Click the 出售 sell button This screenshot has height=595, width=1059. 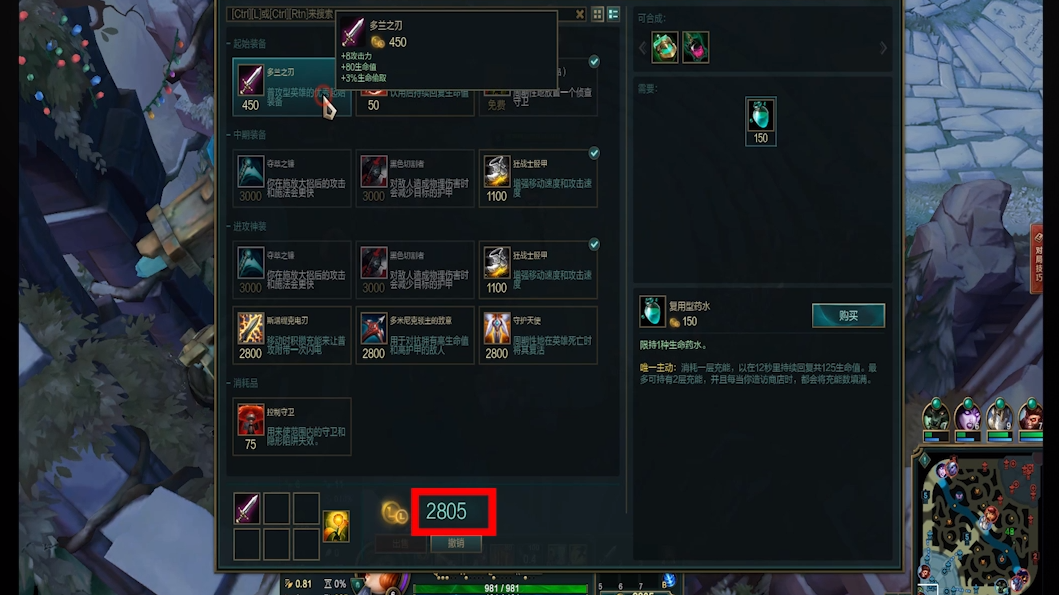pyautogui.click(x=401, y=543)
